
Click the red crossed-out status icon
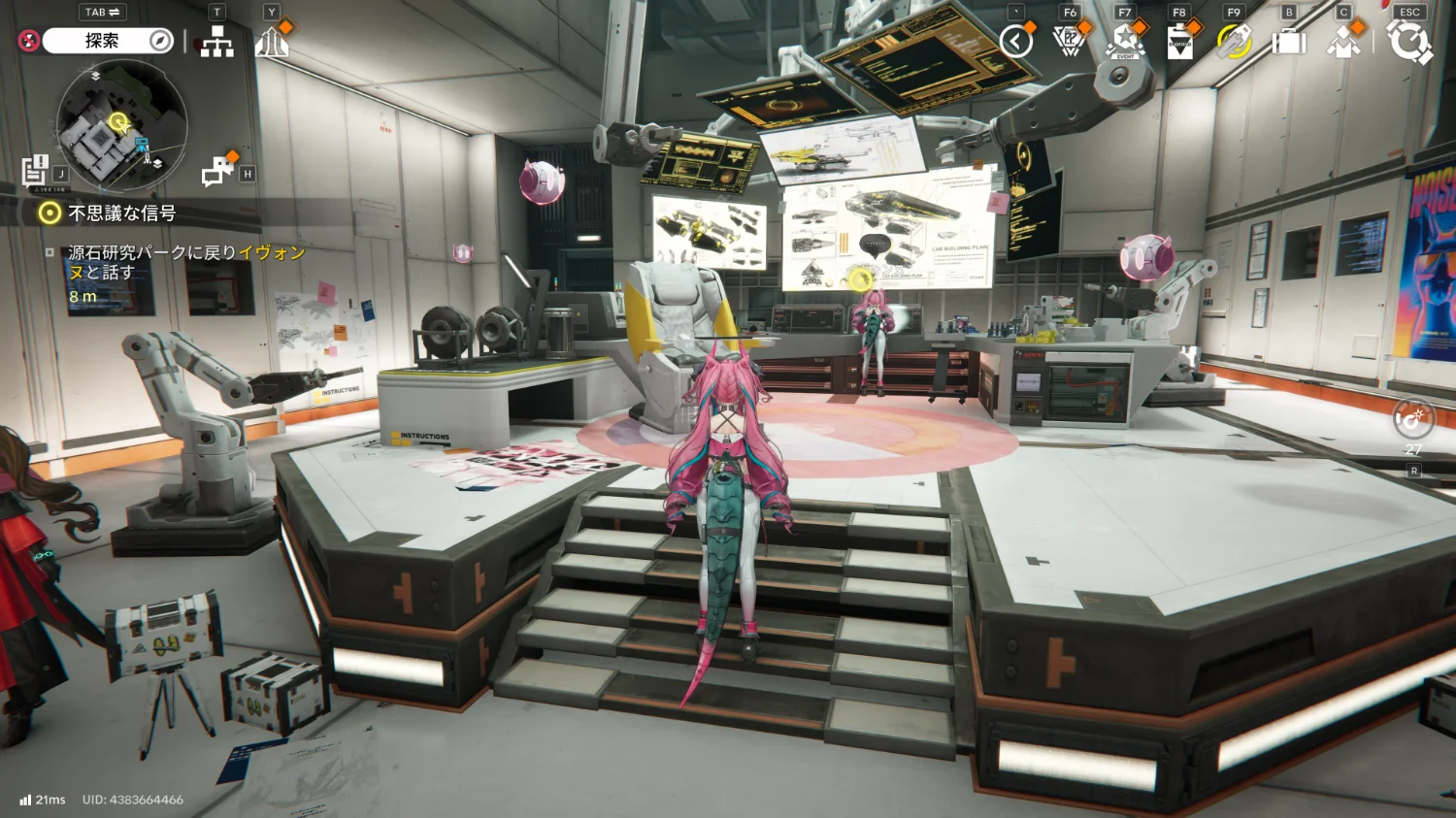pos(29,41)
